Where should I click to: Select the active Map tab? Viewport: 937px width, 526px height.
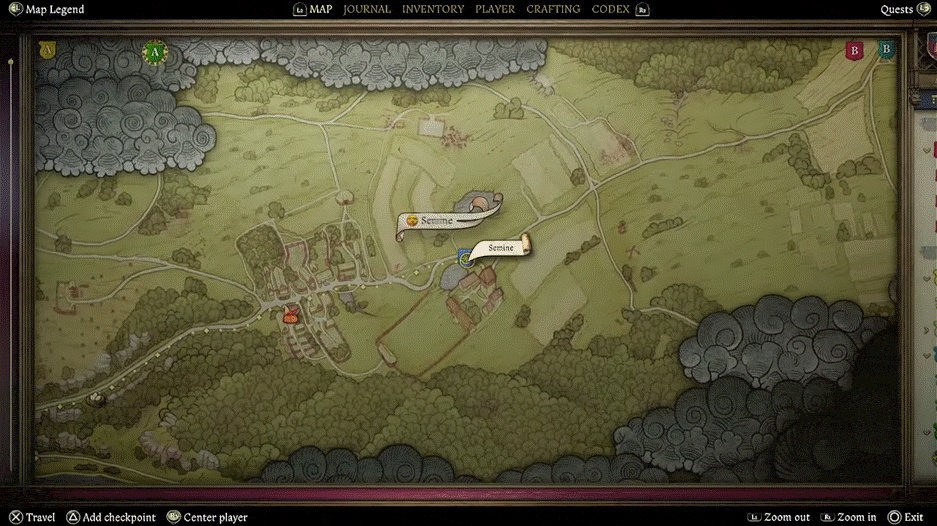point(320,10)
